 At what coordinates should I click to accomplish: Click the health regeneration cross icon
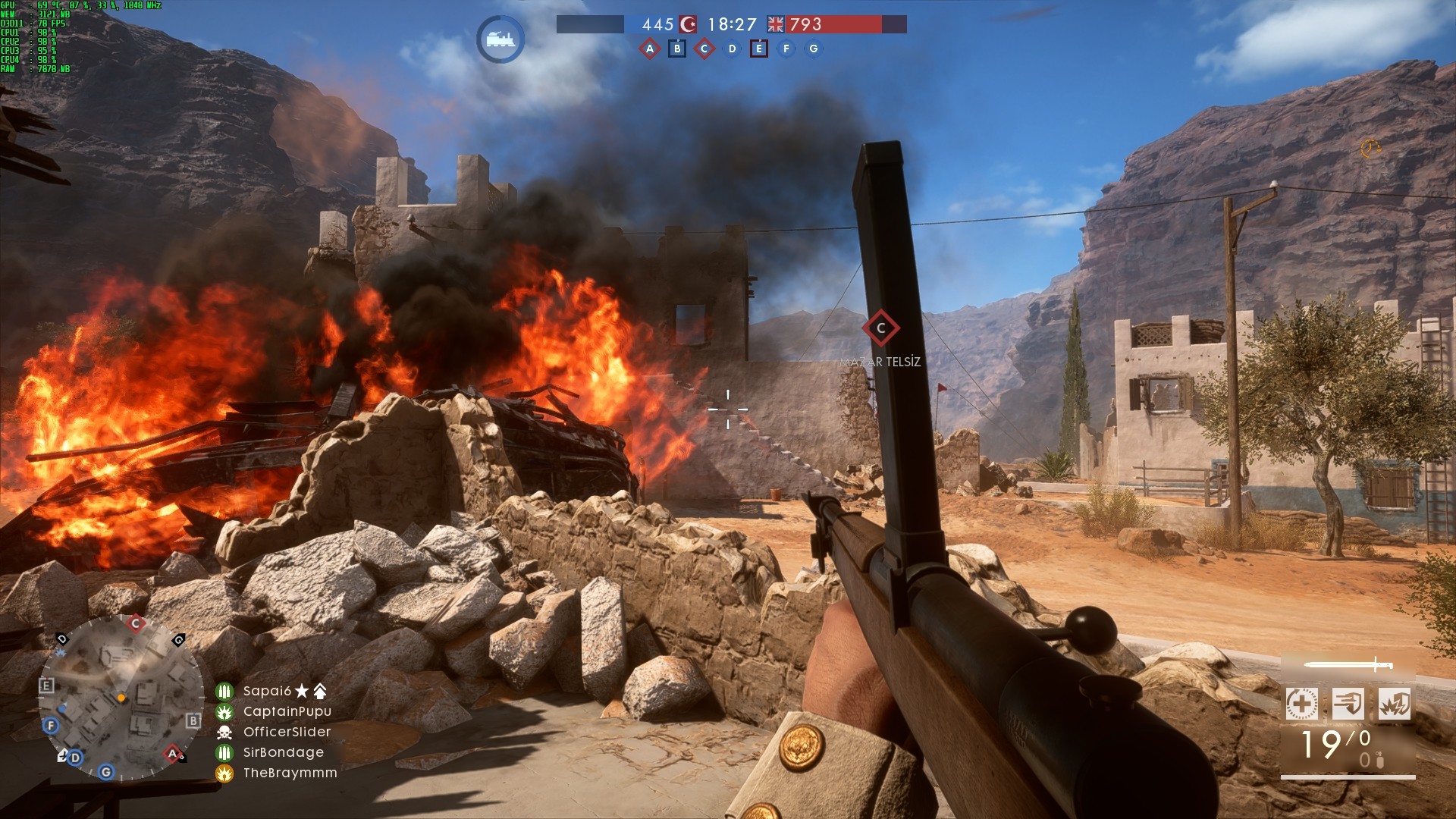[x=1301, y=704]
